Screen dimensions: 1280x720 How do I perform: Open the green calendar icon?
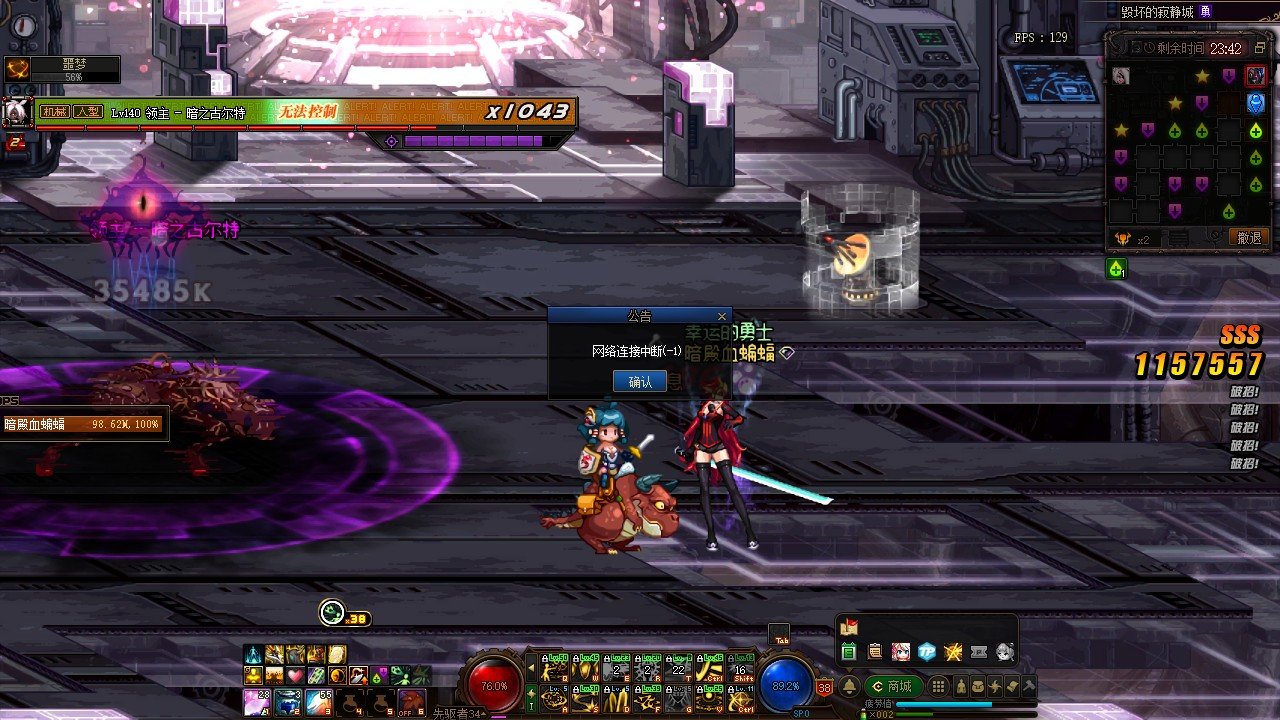[x=849, y=652]
